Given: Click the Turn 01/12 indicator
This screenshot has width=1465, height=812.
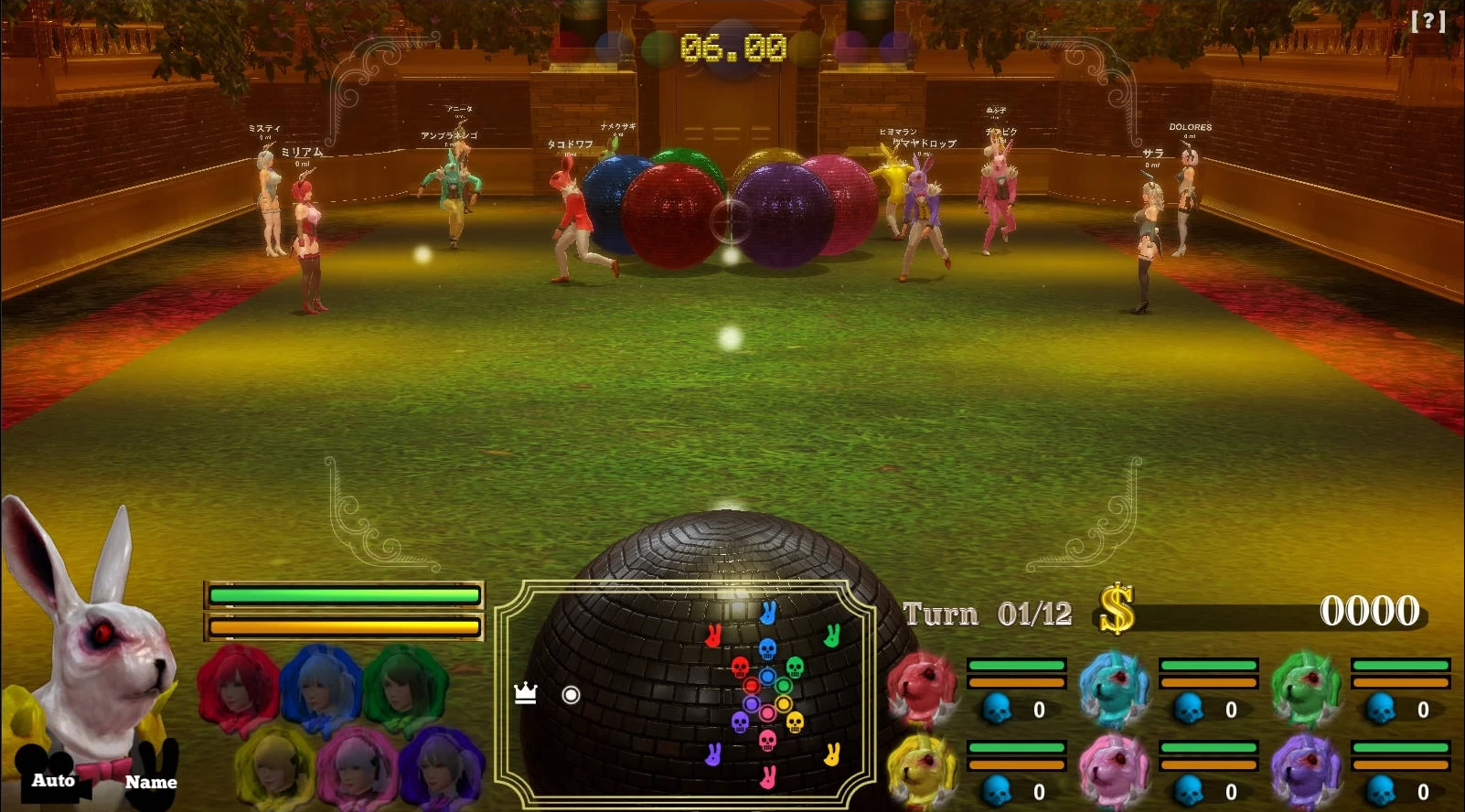Looking at the screenshot, I should tap(986, 613).
